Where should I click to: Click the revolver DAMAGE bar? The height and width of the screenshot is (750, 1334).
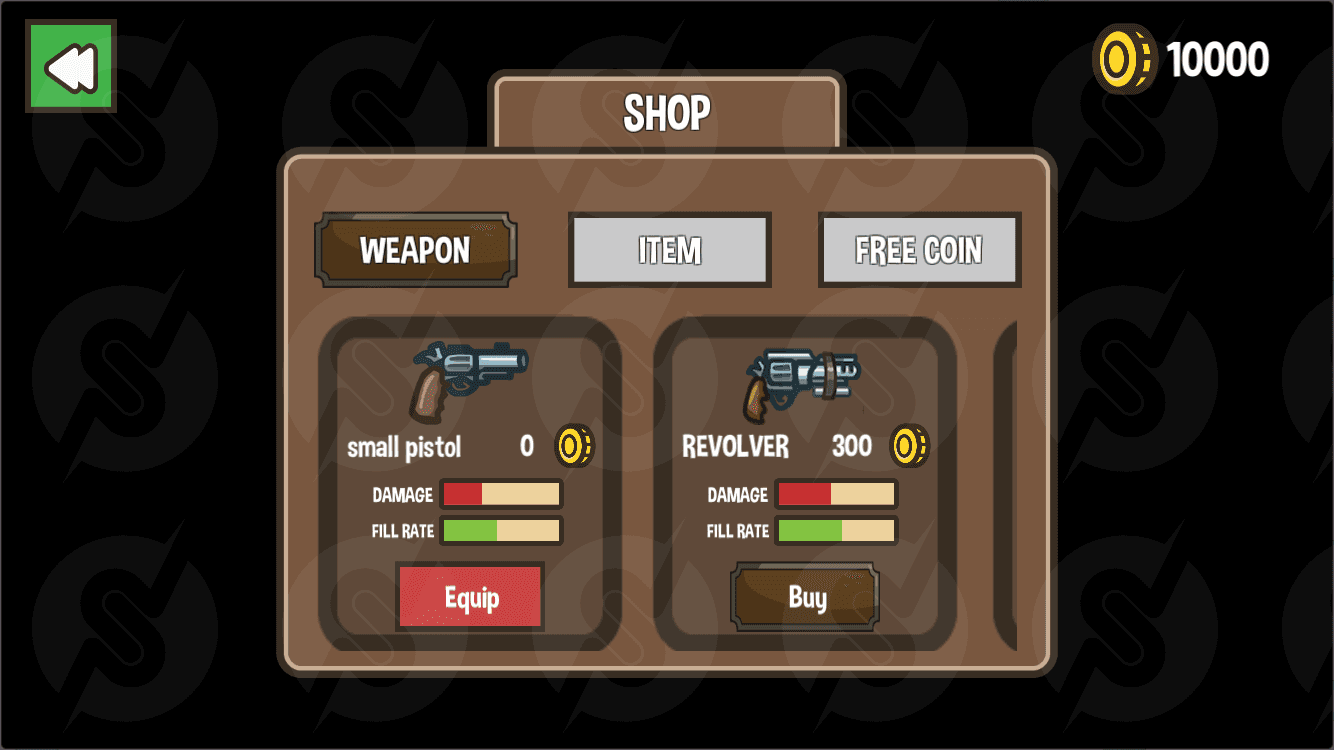[x=836, y=493]
